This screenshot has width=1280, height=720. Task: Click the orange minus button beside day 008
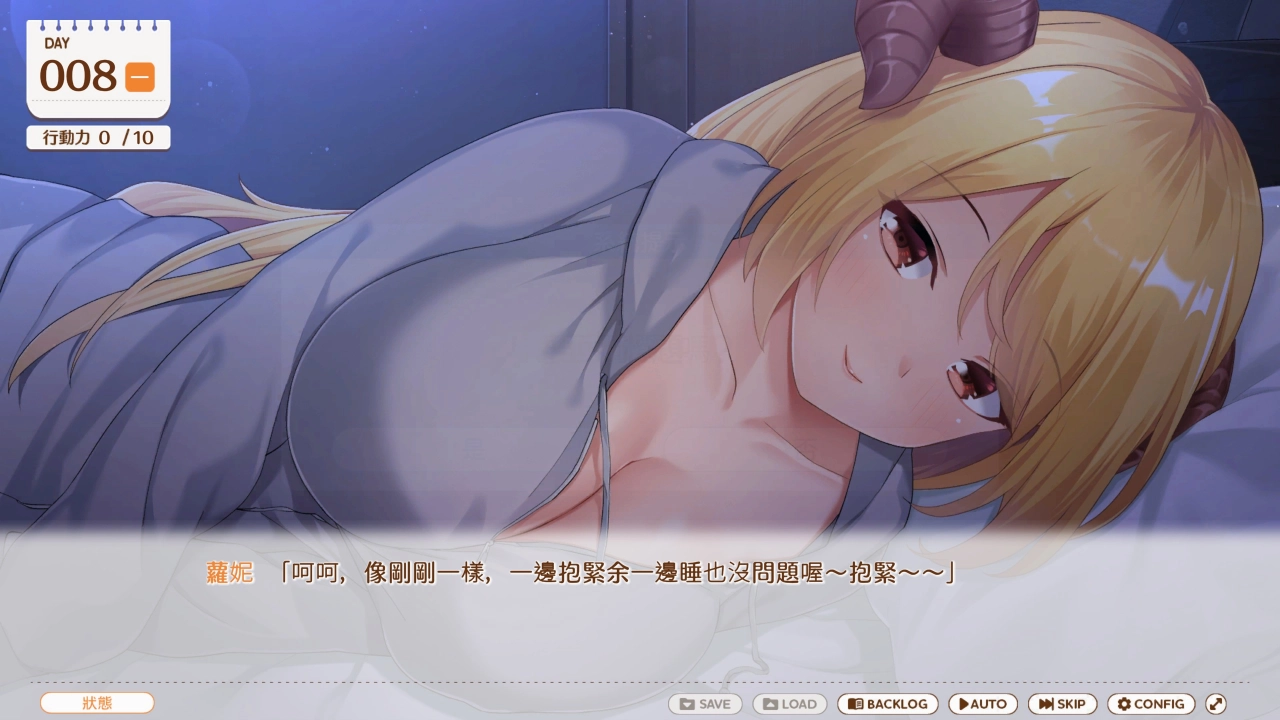point(140,77)
